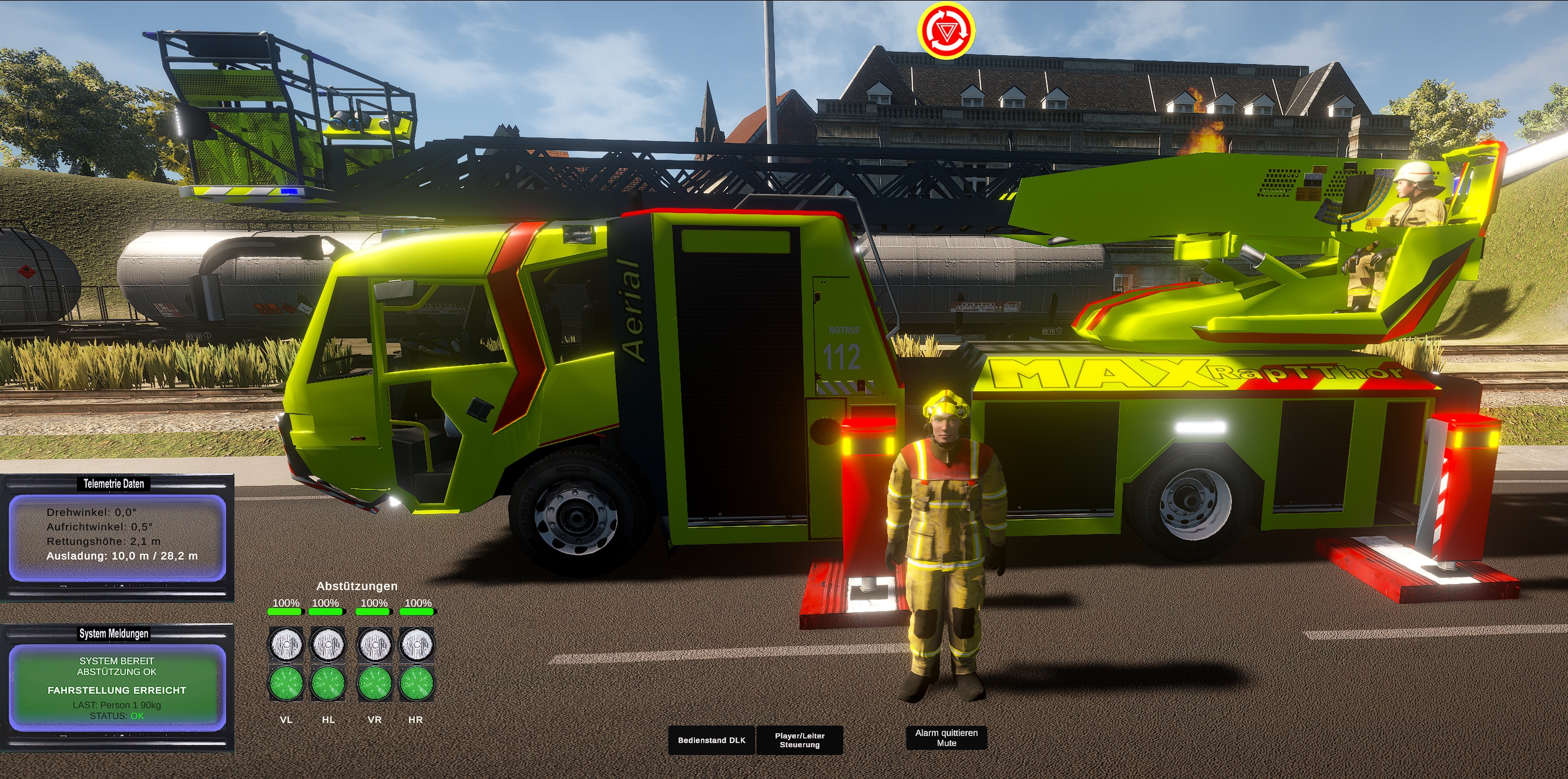Select the green VL outrigger light
This screenshot has height=779, width=1568.
point(286,683)
